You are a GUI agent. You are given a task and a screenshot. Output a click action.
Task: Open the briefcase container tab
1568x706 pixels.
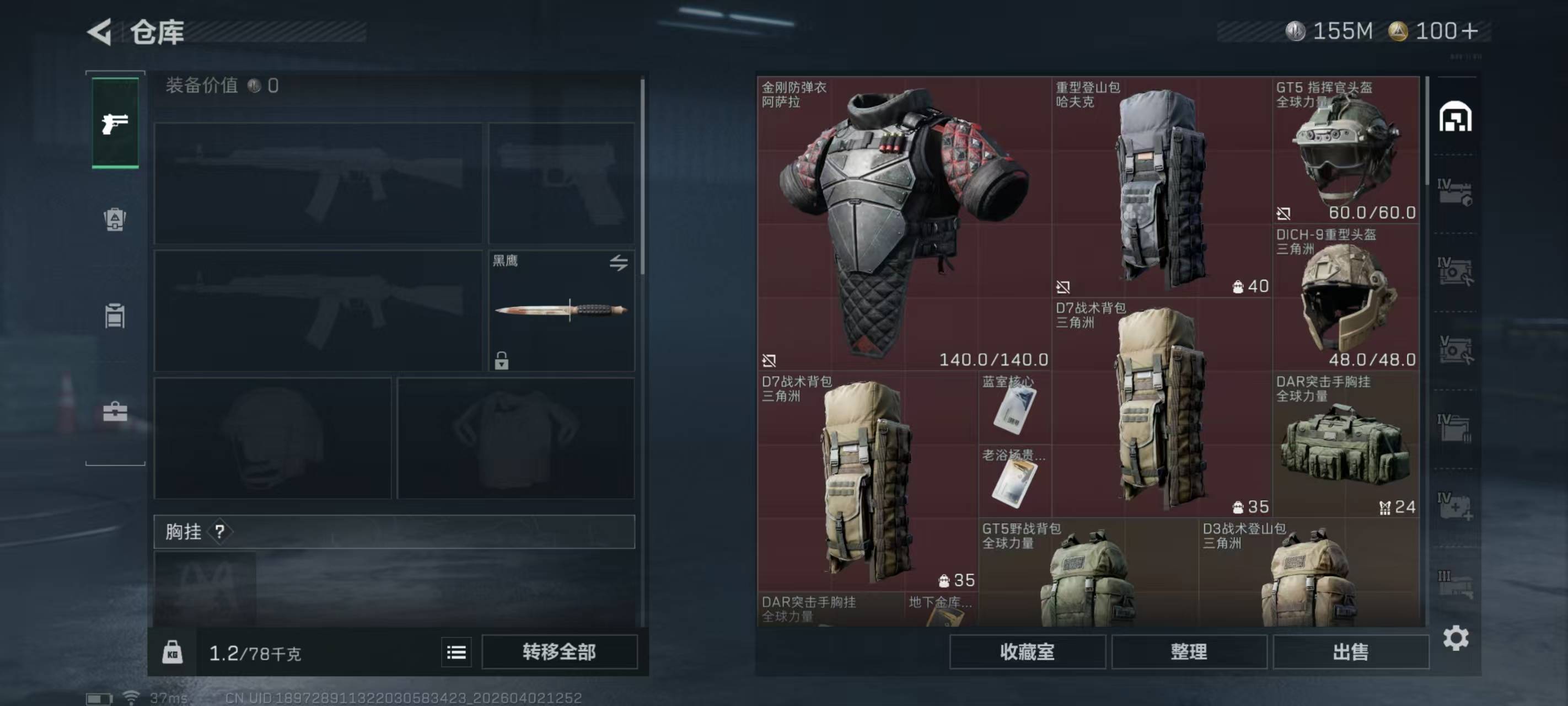(115, 412)
